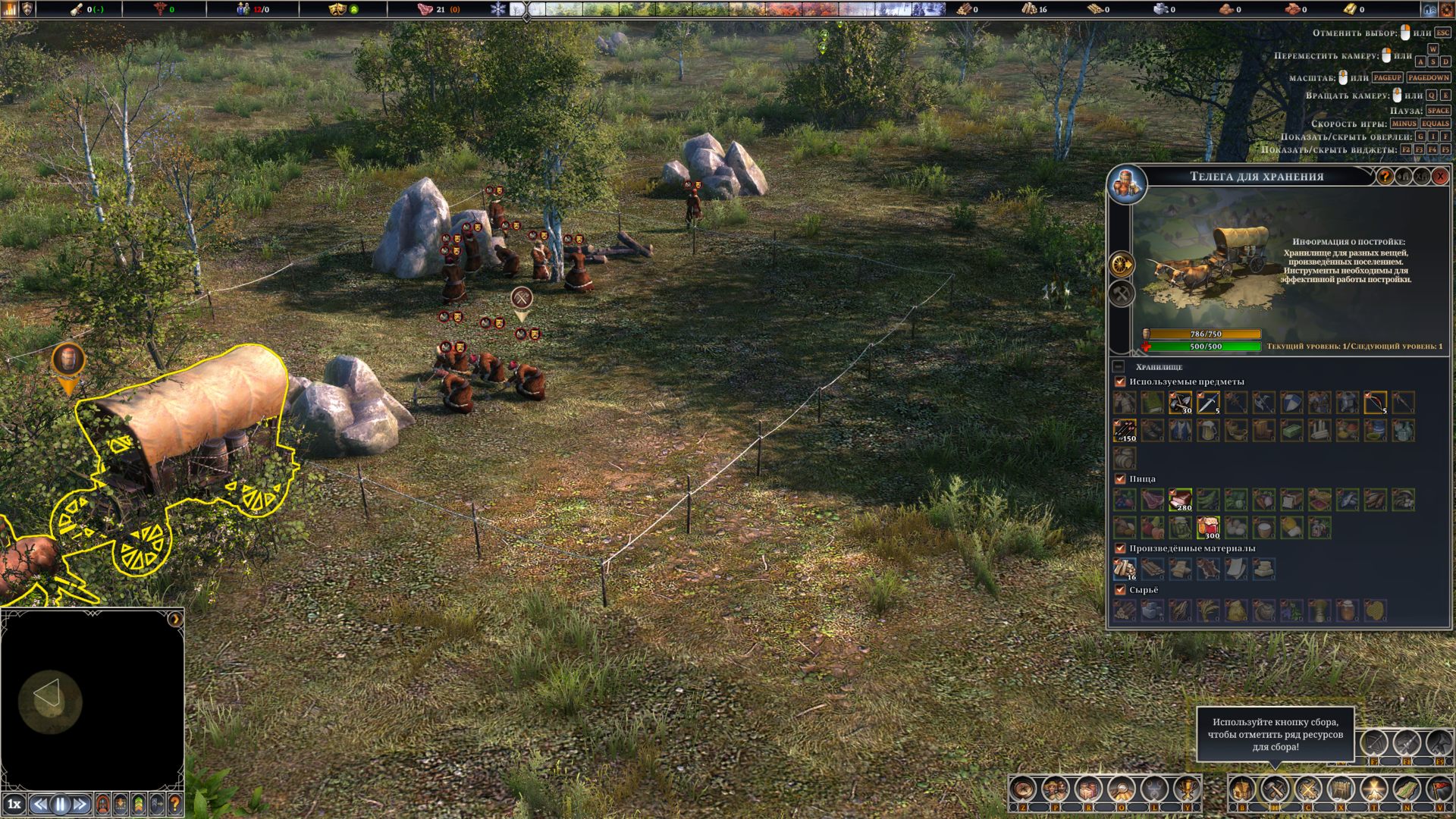
Task: Activate the hammer-and-pickaxe gather button
Action: pos(1276,790)
